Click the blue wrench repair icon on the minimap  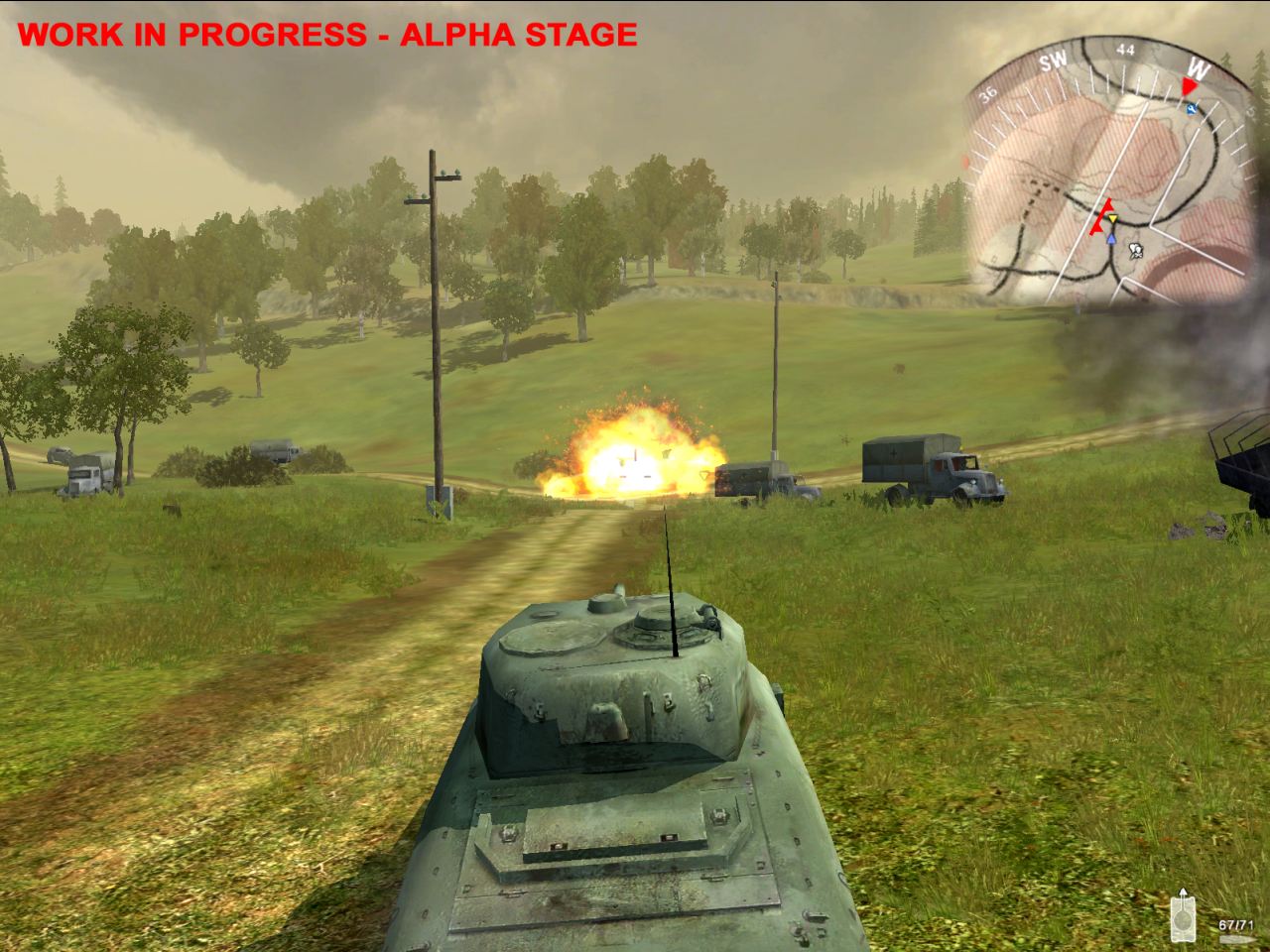[1192, 109]
